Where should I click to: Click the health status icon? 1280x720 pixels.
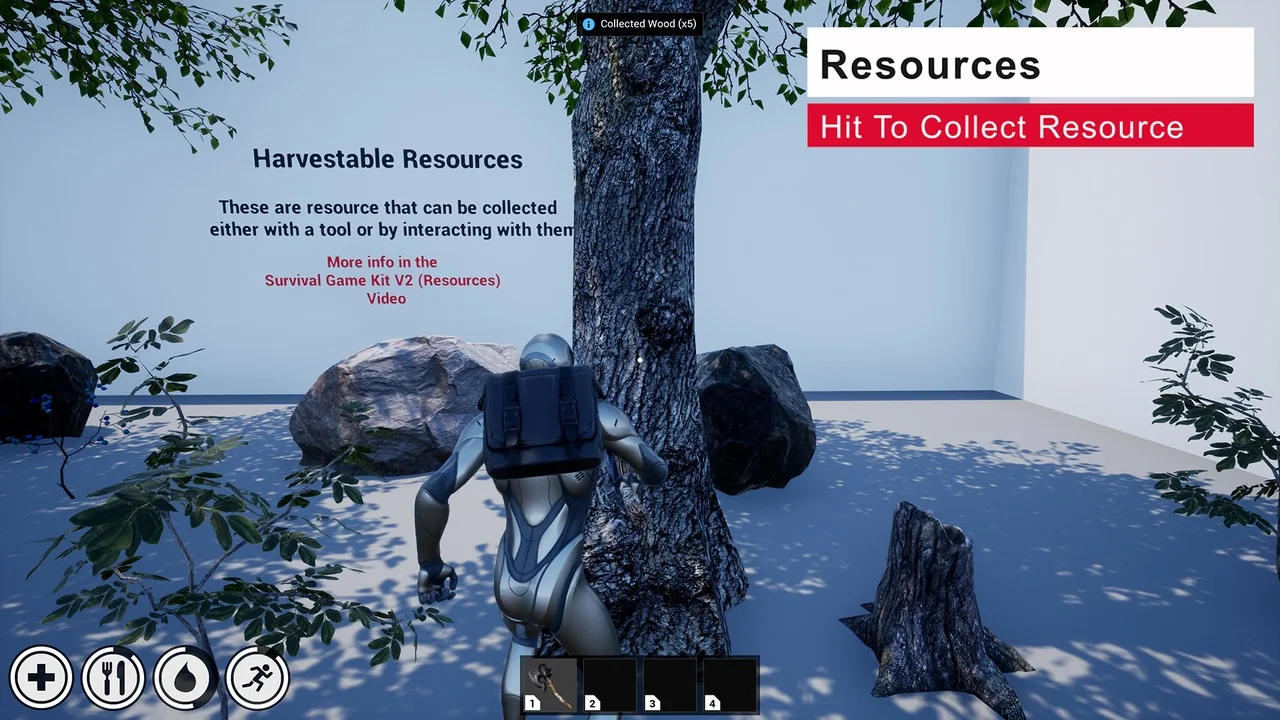[x=41, y=677]
